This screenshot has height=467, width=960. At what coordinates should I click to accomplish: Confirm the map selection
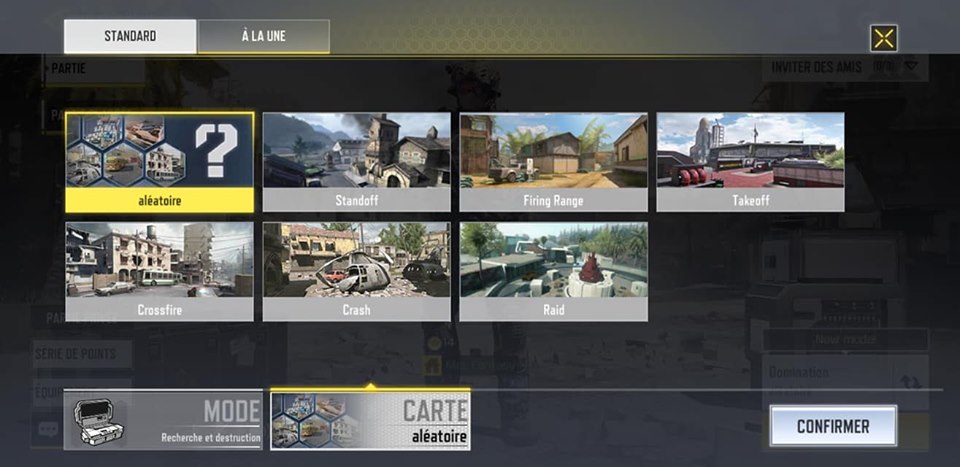coord(833,426)
